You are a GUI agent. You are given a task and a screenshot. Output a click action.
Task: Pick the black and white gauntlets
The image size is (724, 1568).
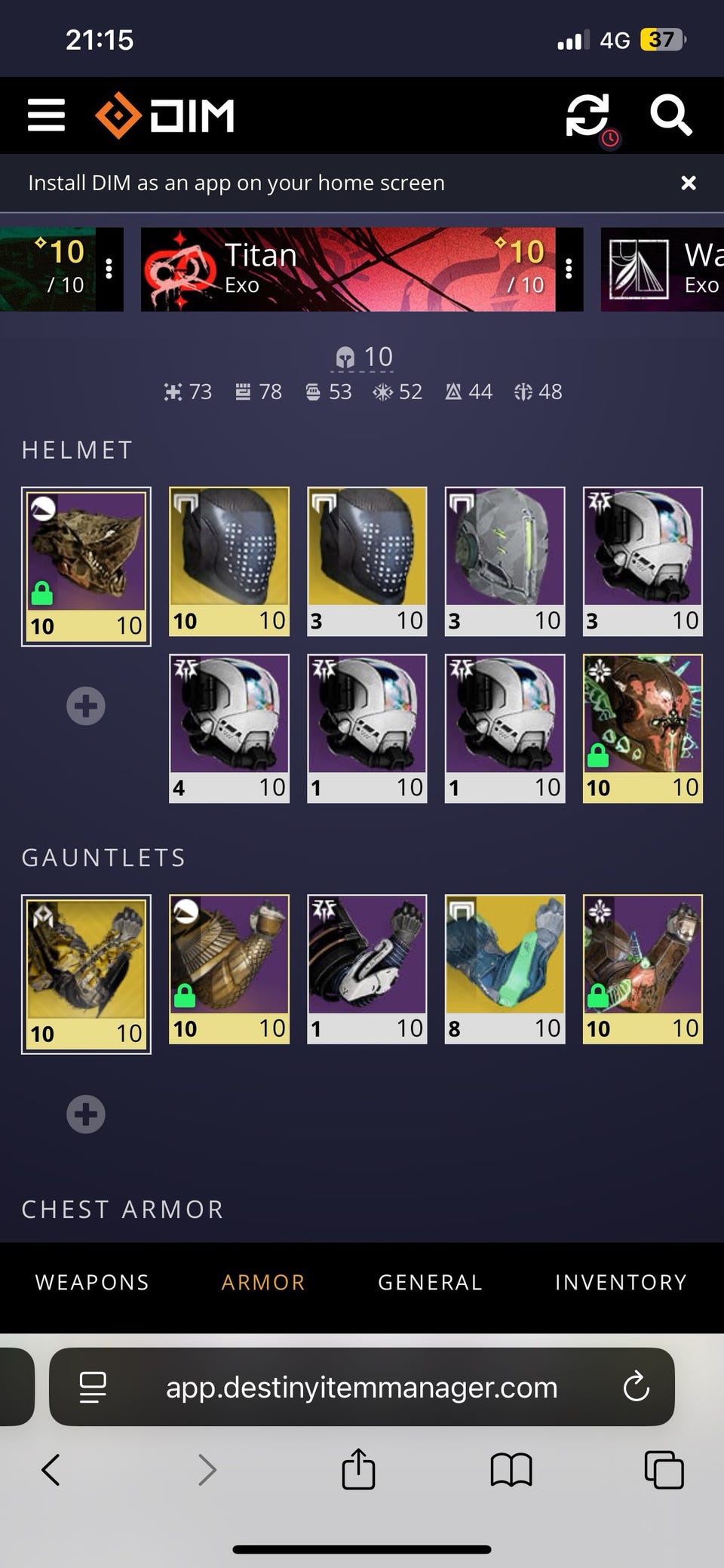367,969
